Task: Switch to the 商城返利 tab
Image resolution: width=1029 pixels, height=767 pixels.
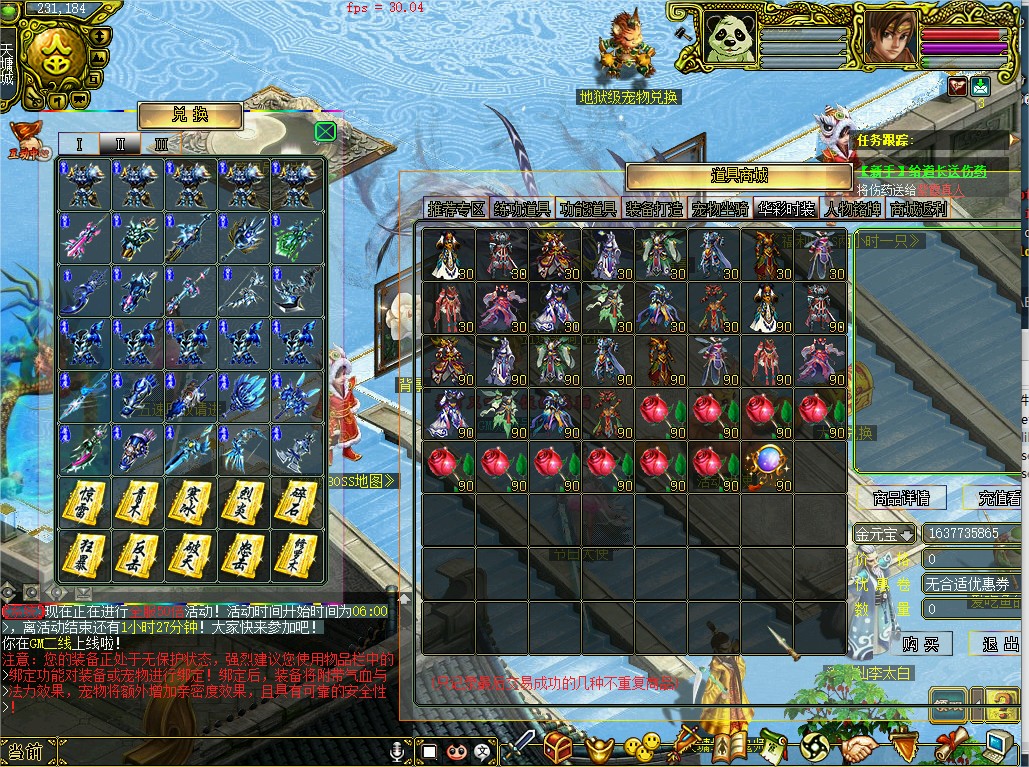Action: point(918,209)
